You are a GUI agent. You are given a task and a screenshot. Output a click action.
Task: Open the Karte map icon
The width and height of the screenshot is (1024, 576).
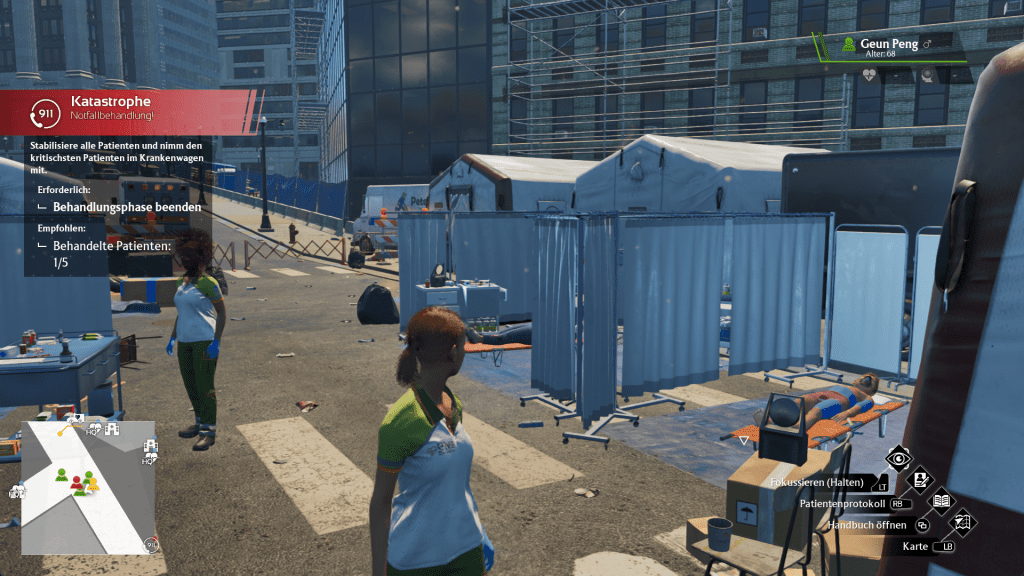[962, 522]
